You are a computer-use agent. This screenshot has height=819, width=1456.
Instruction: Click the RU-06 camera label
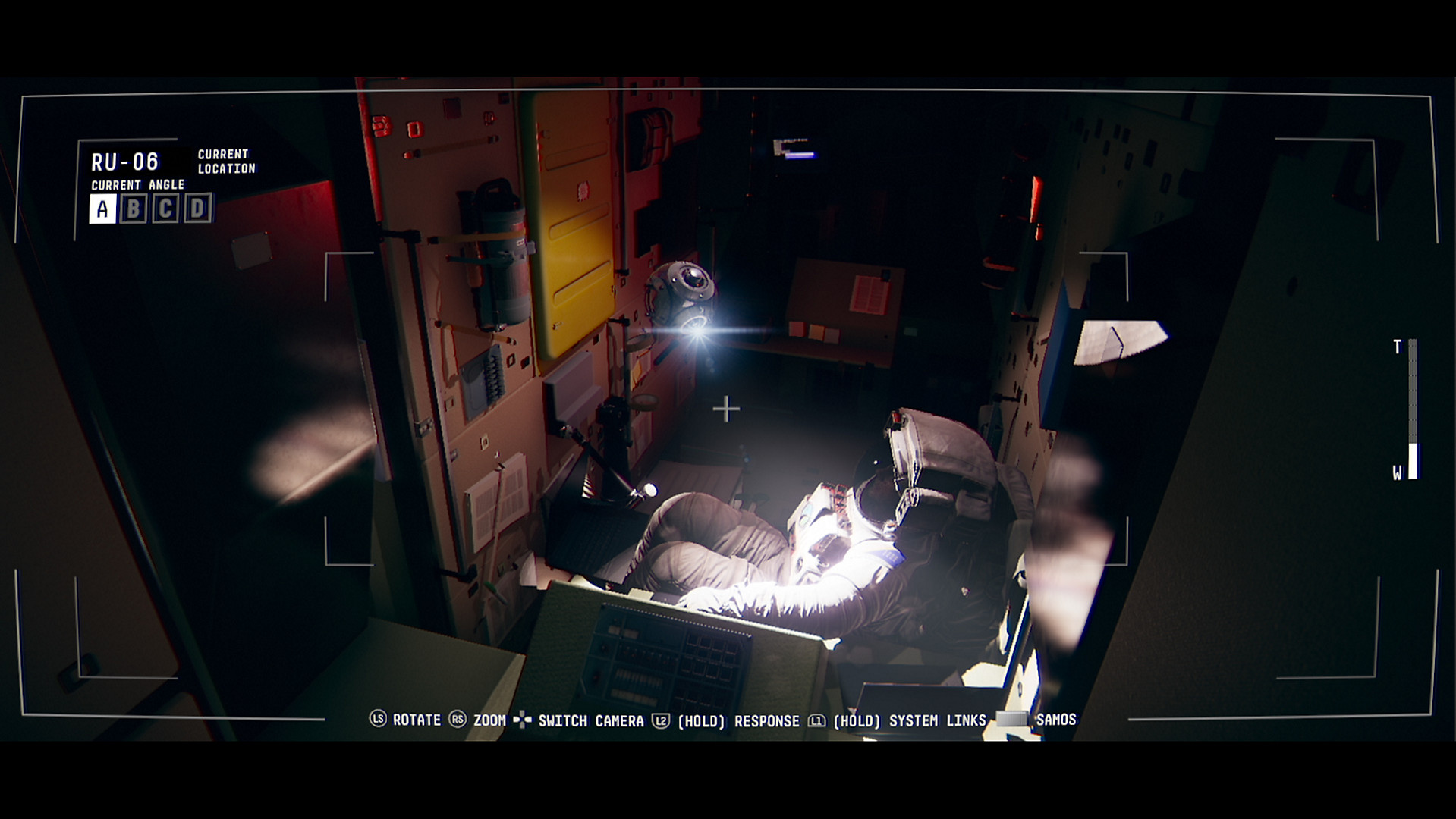(x=124, y=160)
